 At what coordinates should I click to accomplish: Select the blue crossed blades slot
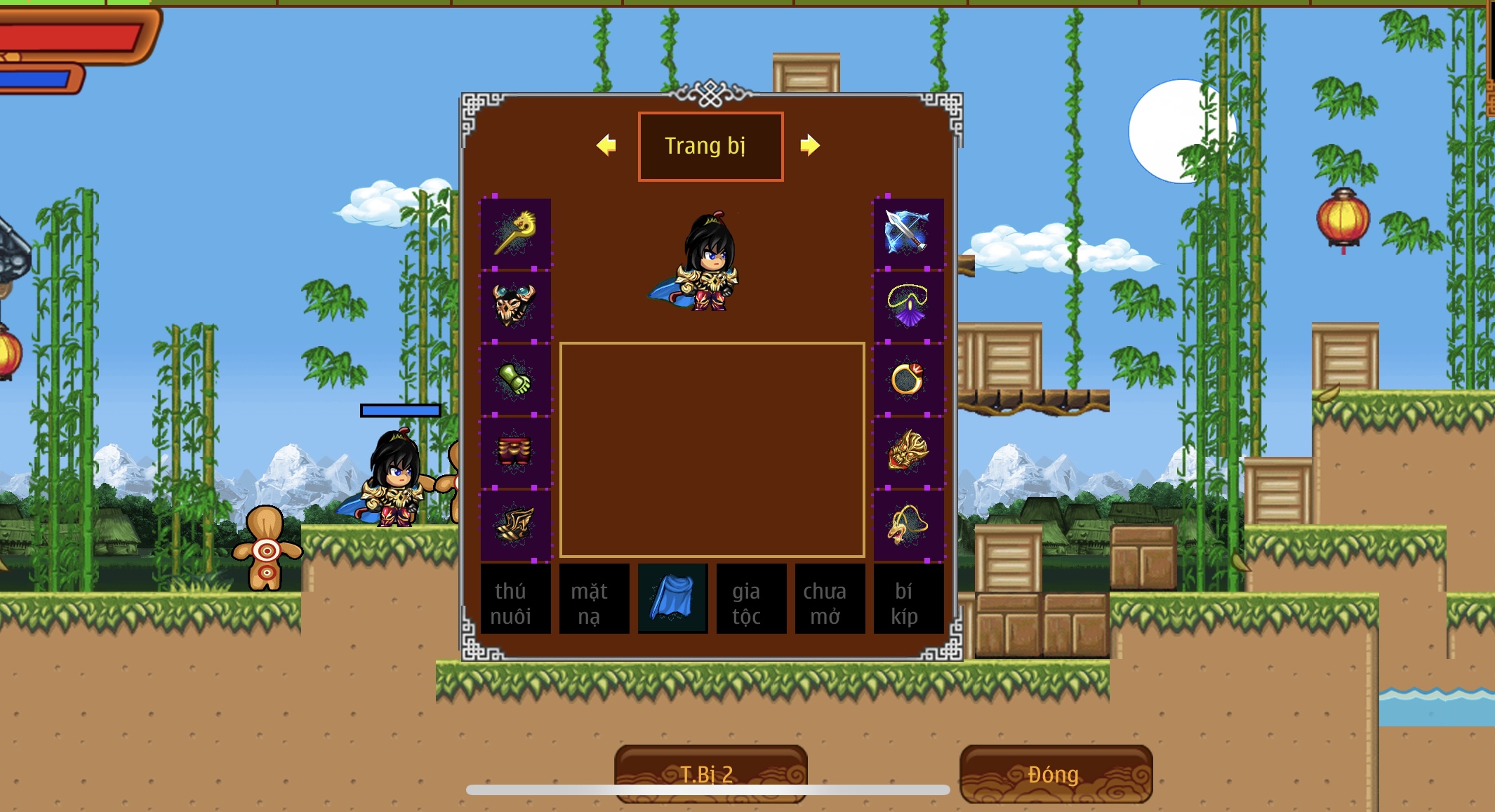point(908,234)
